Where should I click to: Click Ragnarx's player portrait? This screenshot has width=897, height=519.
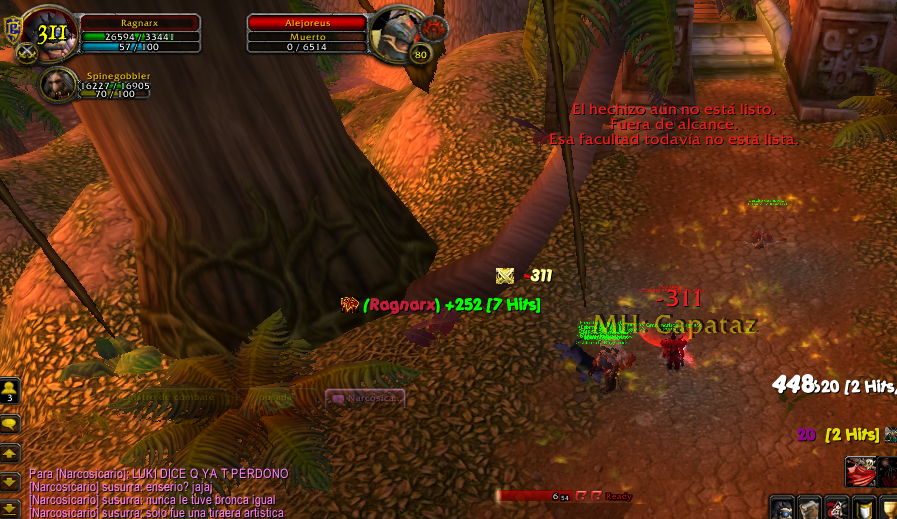[x=48, y=30]
